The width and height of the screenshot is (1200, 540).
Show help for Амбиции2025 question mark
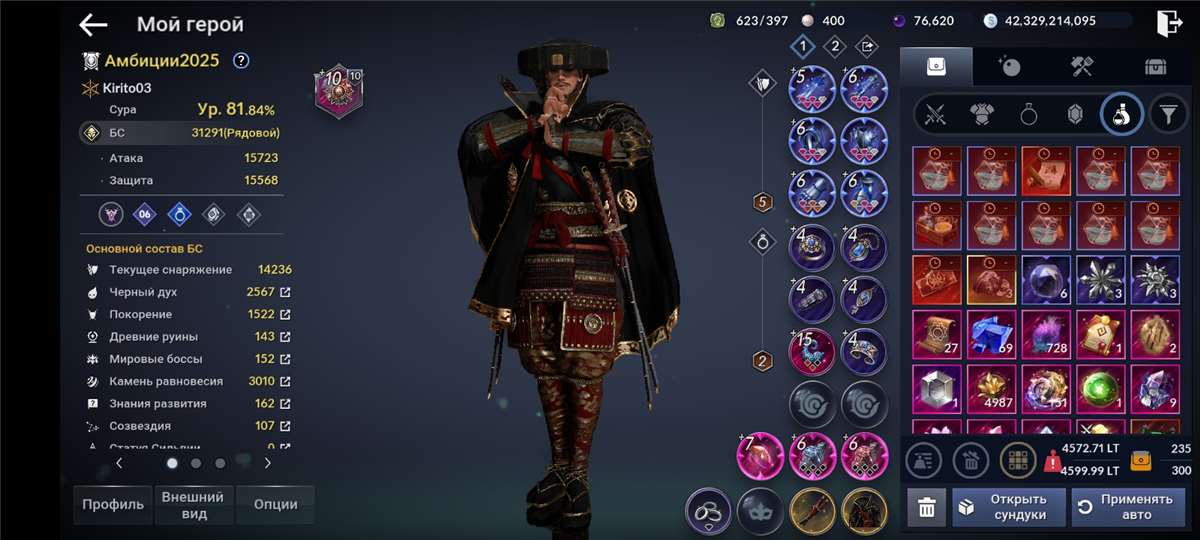pos(241,60)
